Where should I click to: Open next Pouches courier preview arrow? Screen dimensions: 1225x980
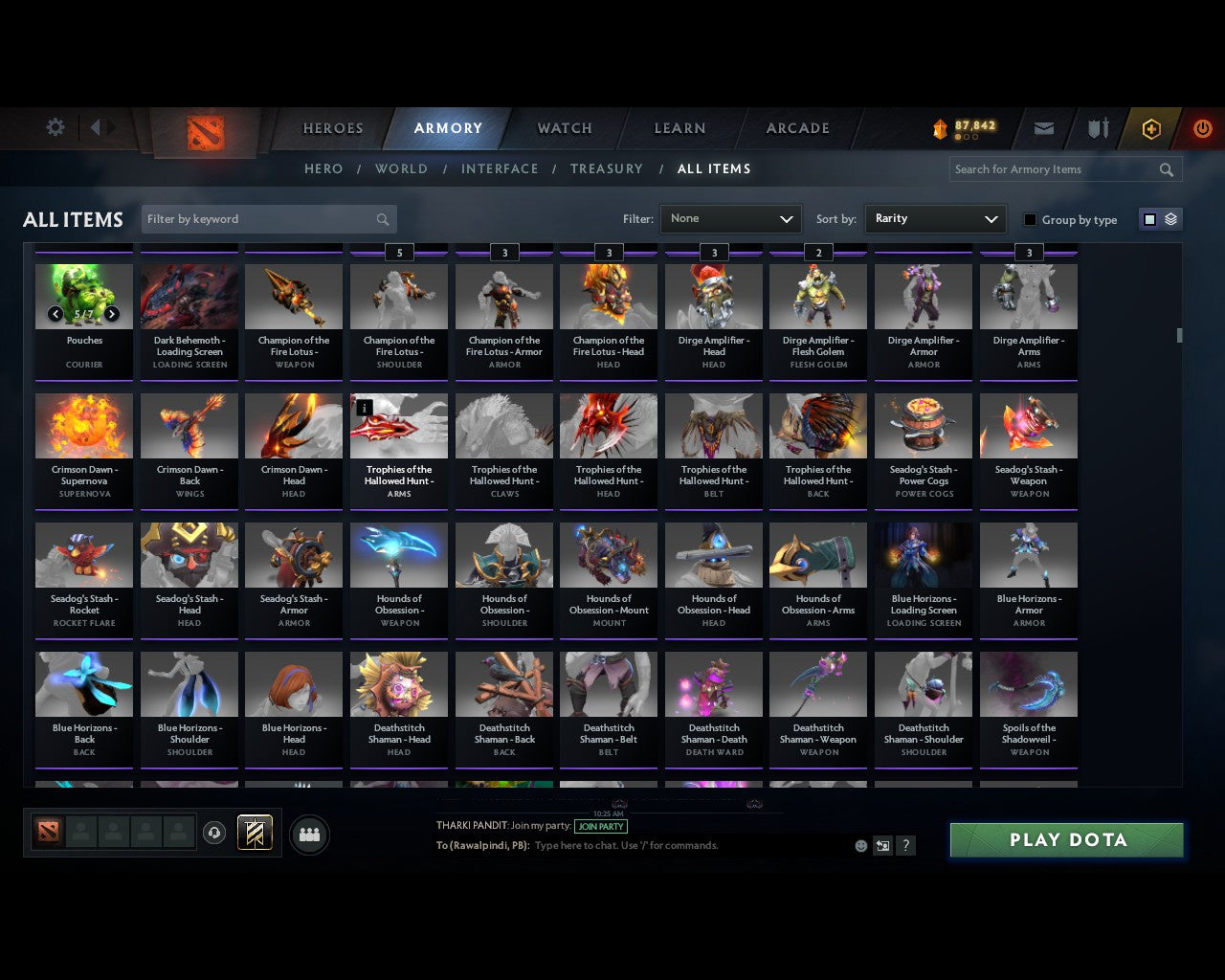coord(112,313)
